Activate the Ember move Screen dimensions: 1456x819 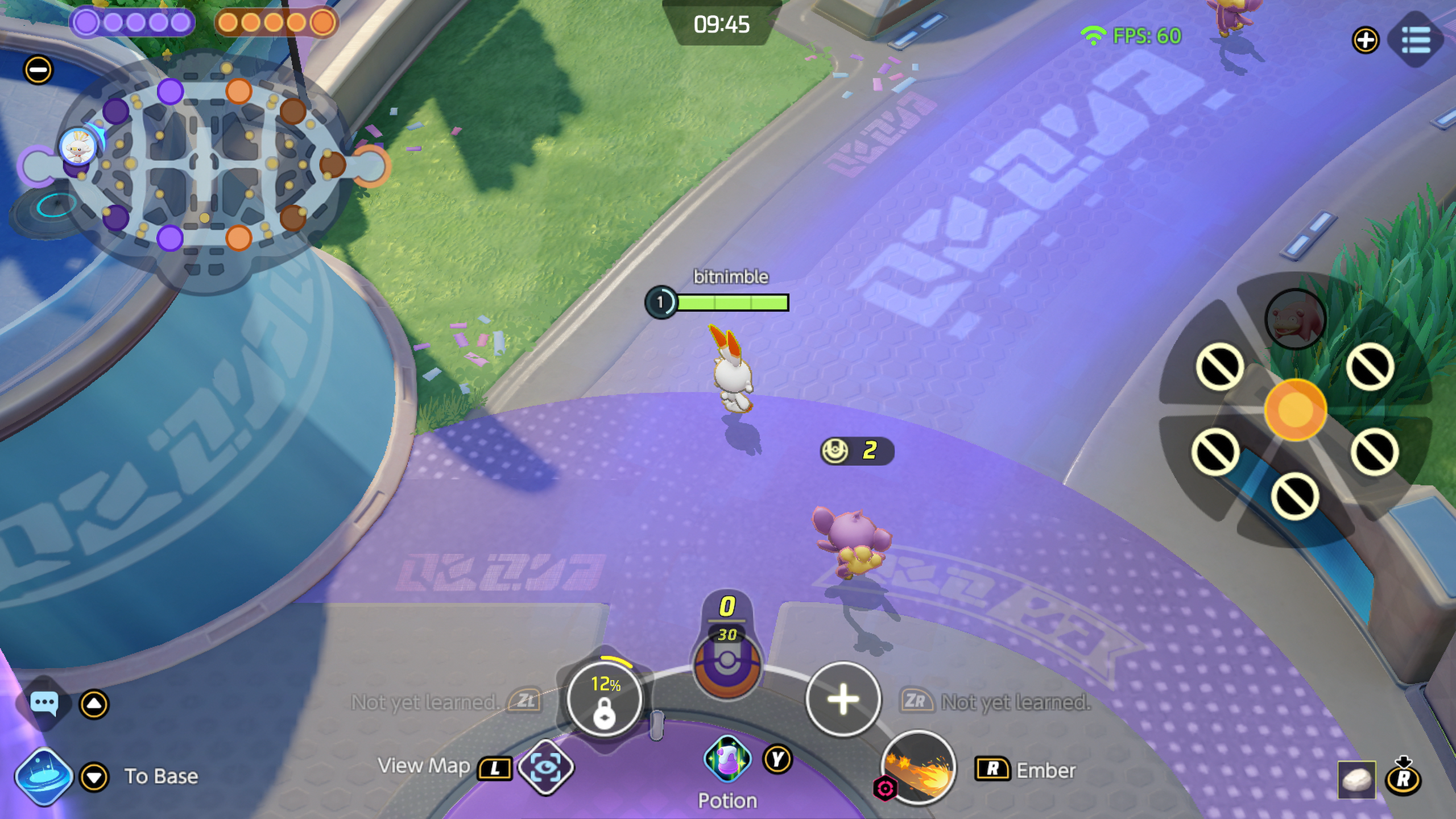[x=918, y=768]
